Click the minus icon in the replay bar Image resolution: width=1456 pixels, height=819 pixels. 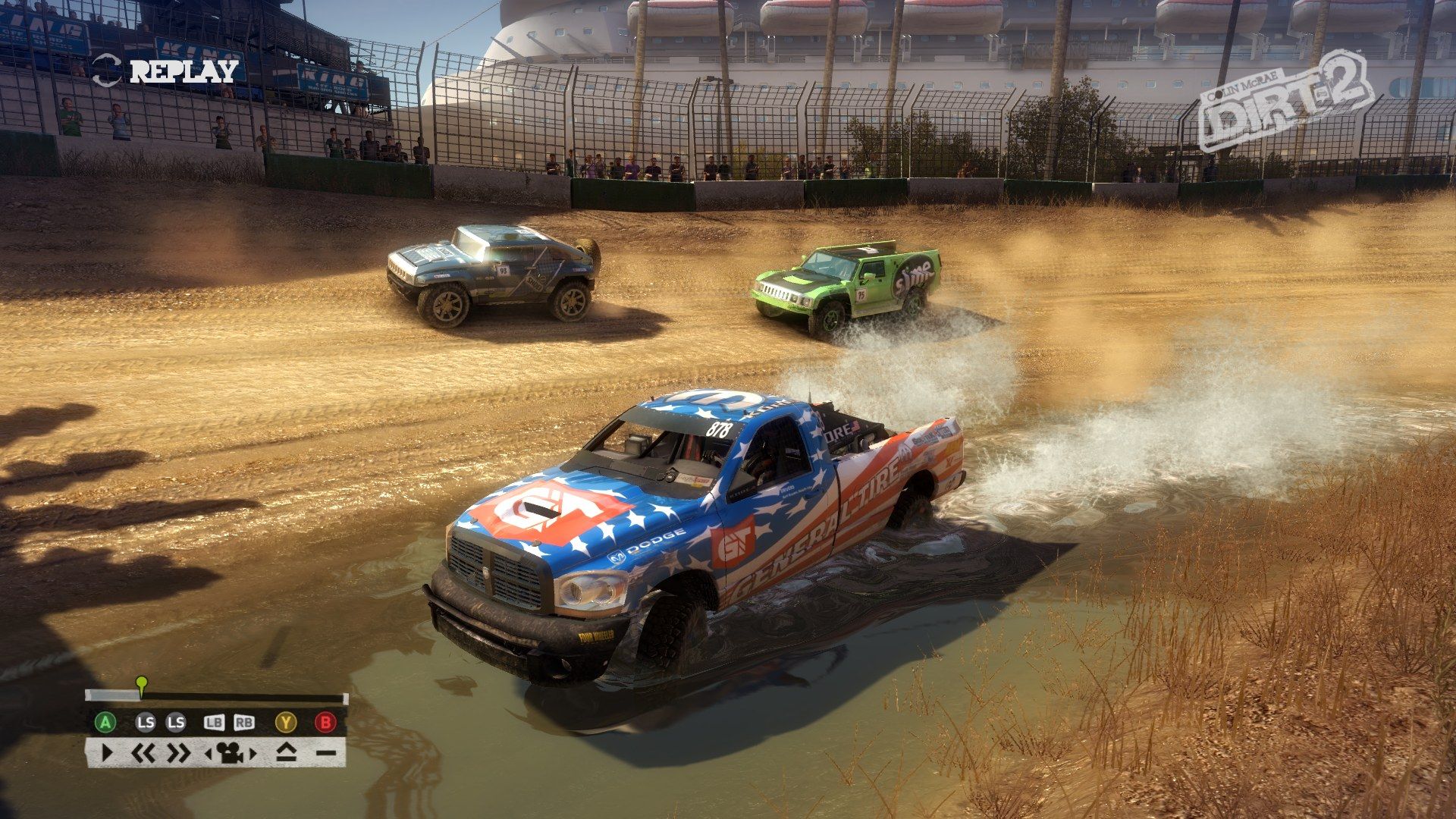pos(325,753)
